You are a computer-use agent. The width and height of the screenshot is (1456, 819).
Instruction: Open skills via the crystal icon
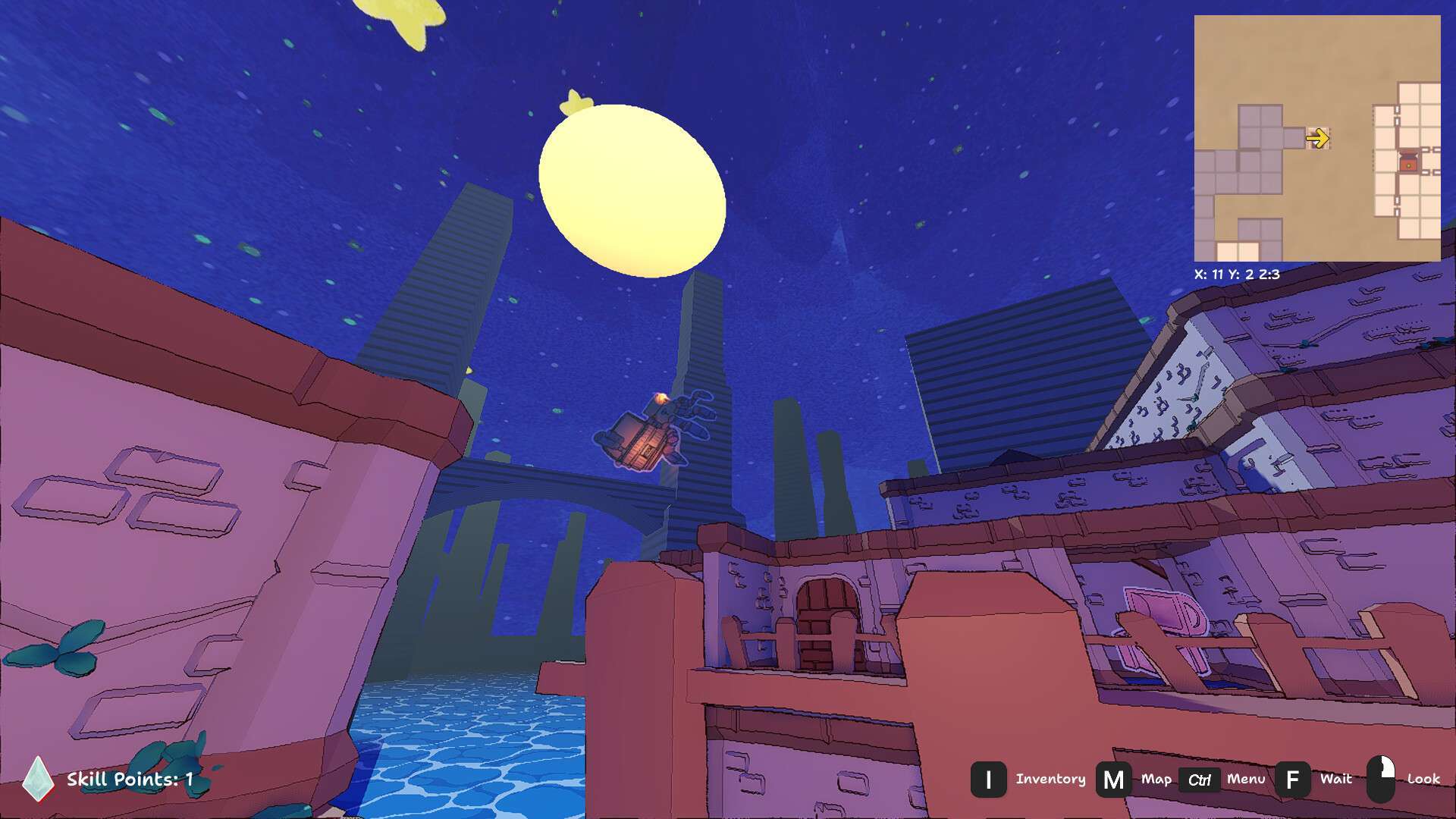[37, 779]
